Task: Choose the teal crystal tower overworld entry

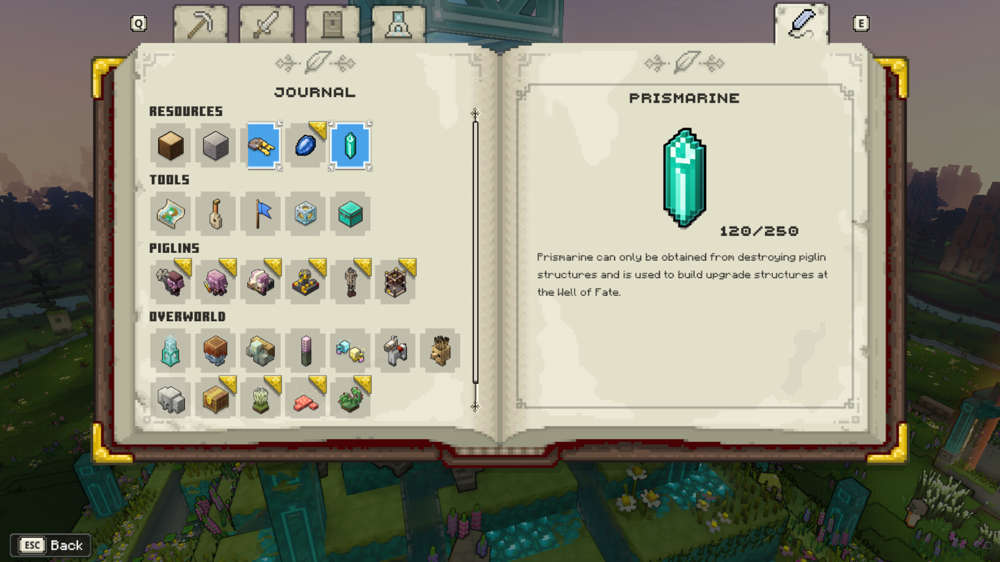Action: (170, 351)
